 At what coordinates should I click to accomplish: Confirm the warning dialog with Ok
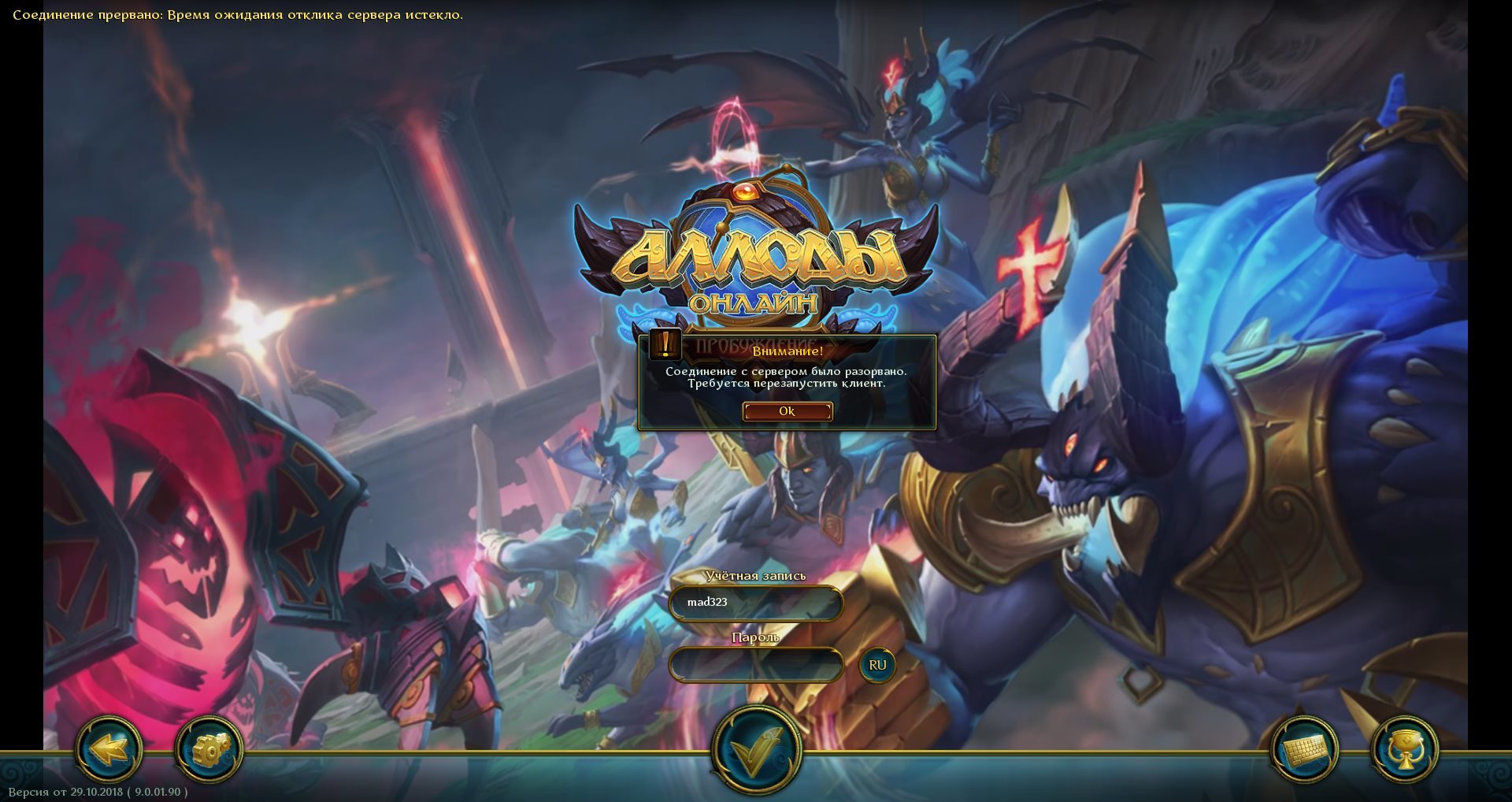coord(787,411)
